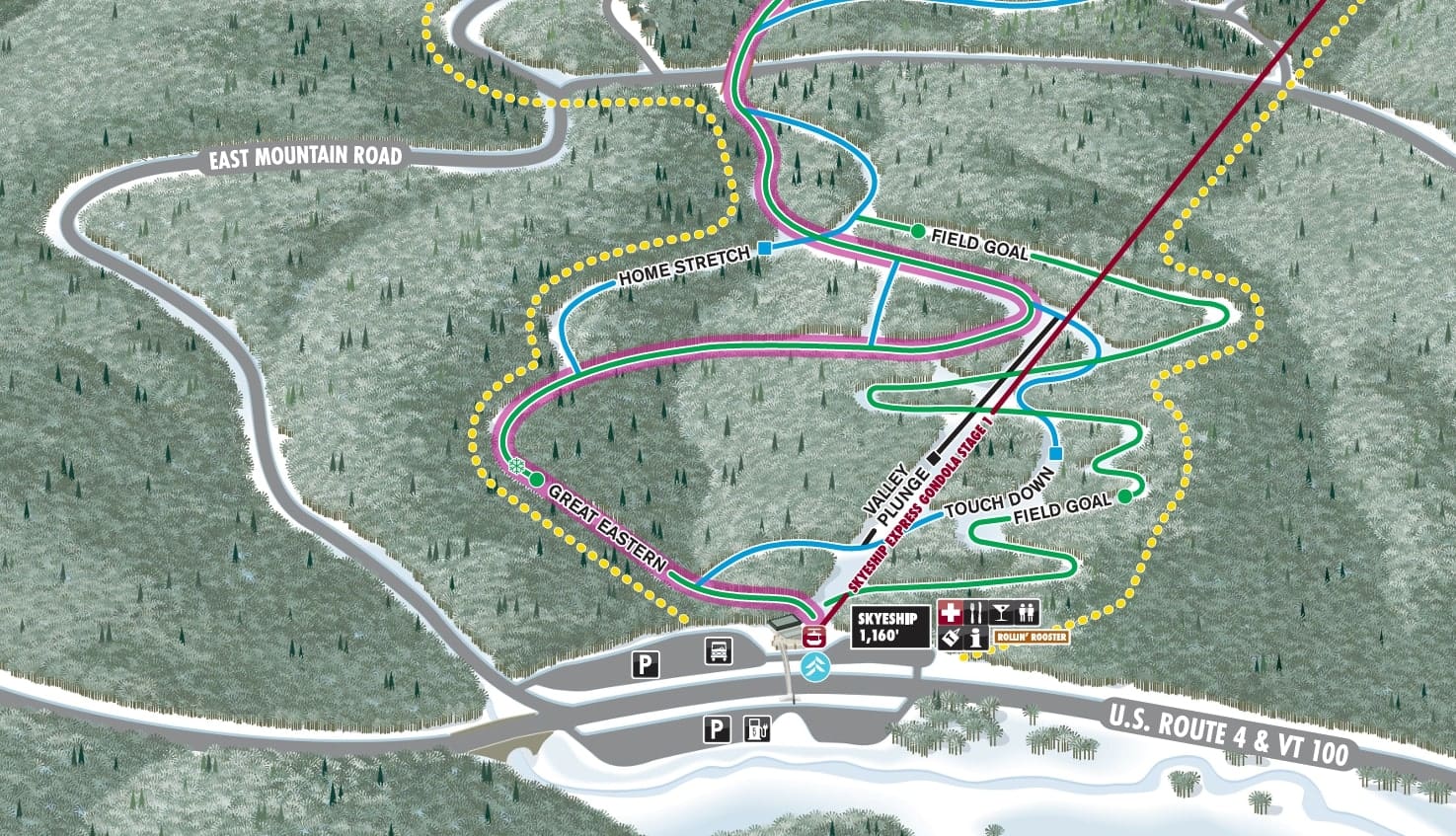
Task: Open the ticket tag icon
Action: click(951, 638)
